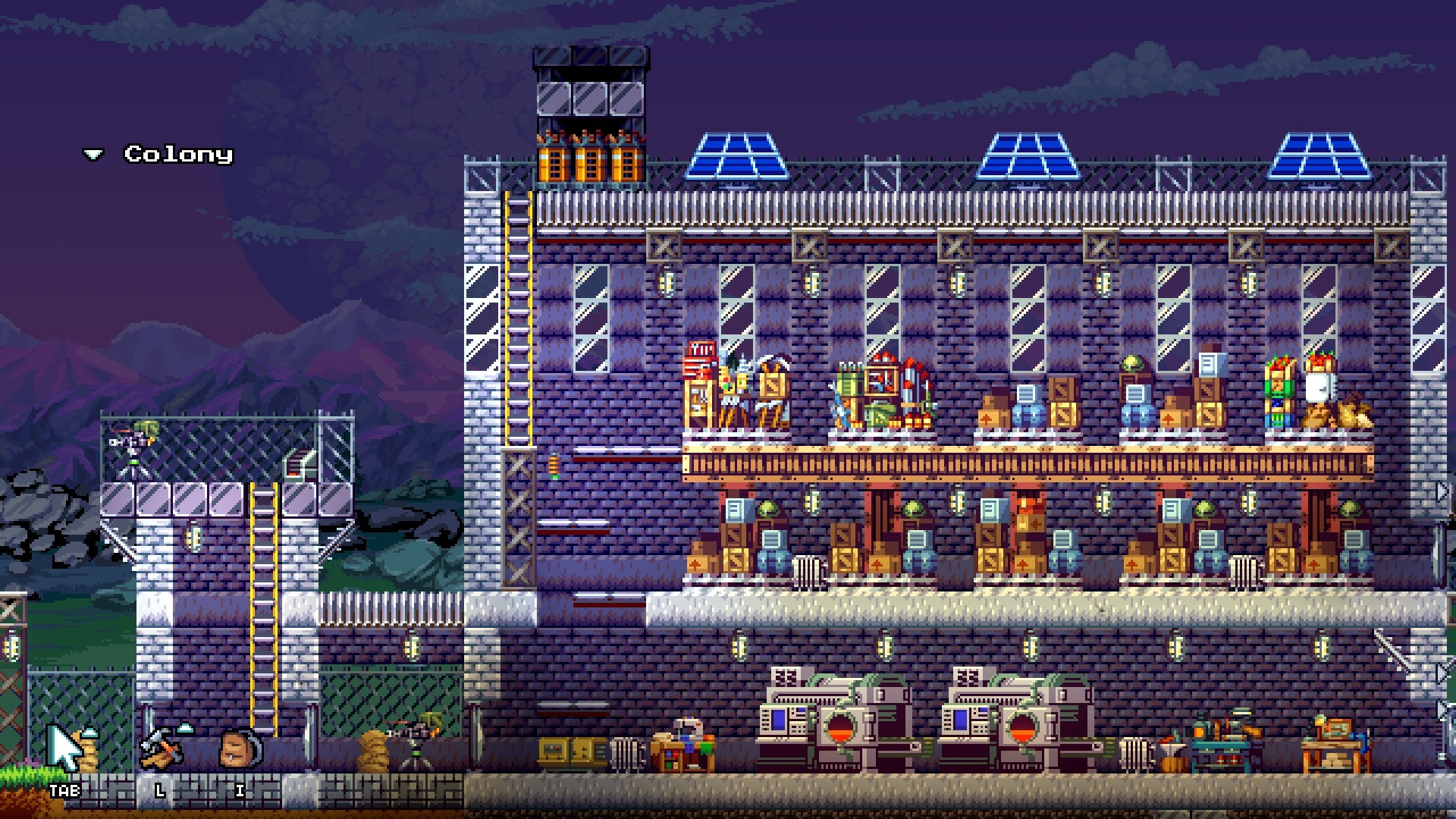The width and height of the screenshot is (1456, 819).
Task: Click the Colony label
Action: coord(177,154)
